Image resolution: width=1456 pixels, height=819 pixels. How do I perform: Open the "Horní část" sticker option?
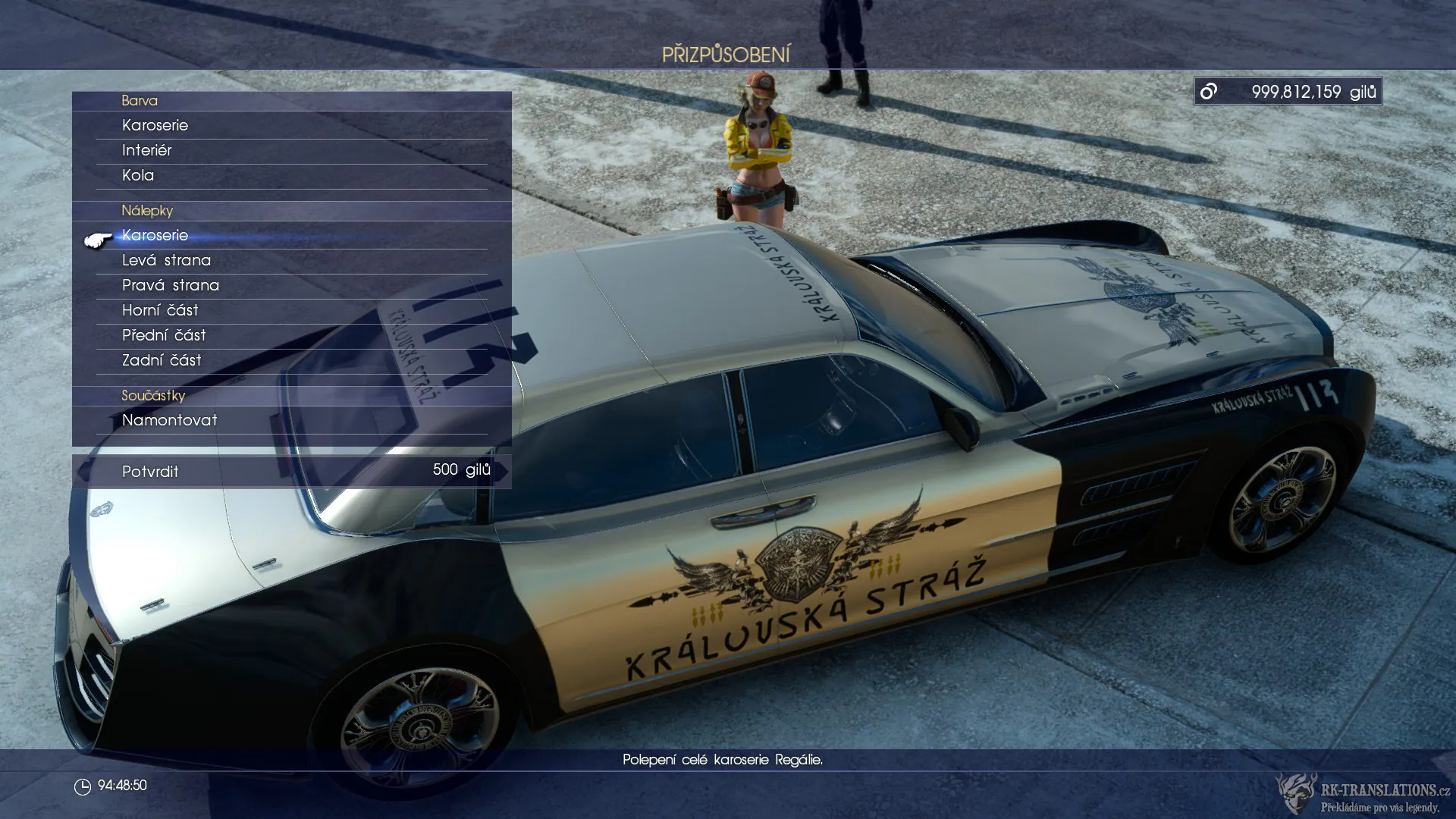(x=161, y=310)
